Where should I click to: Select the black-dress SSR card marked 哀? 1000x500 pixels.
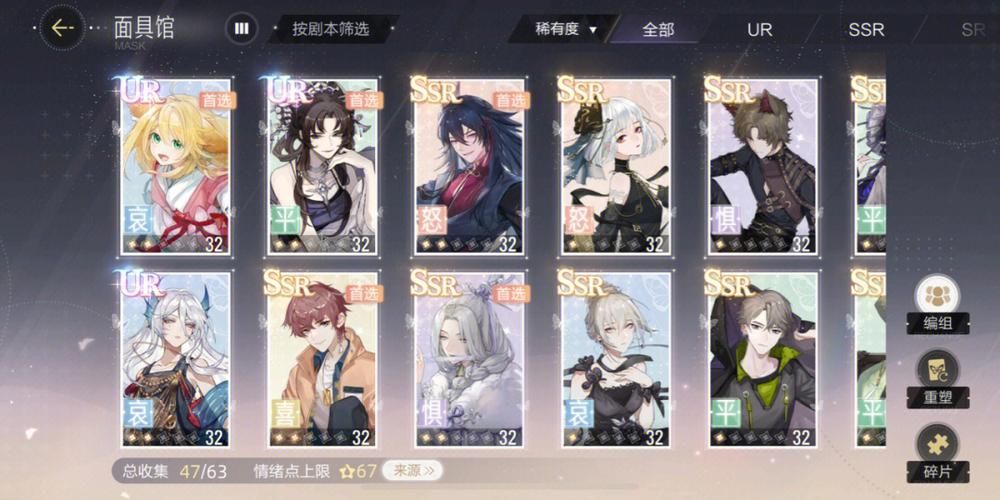pos(616,359)
